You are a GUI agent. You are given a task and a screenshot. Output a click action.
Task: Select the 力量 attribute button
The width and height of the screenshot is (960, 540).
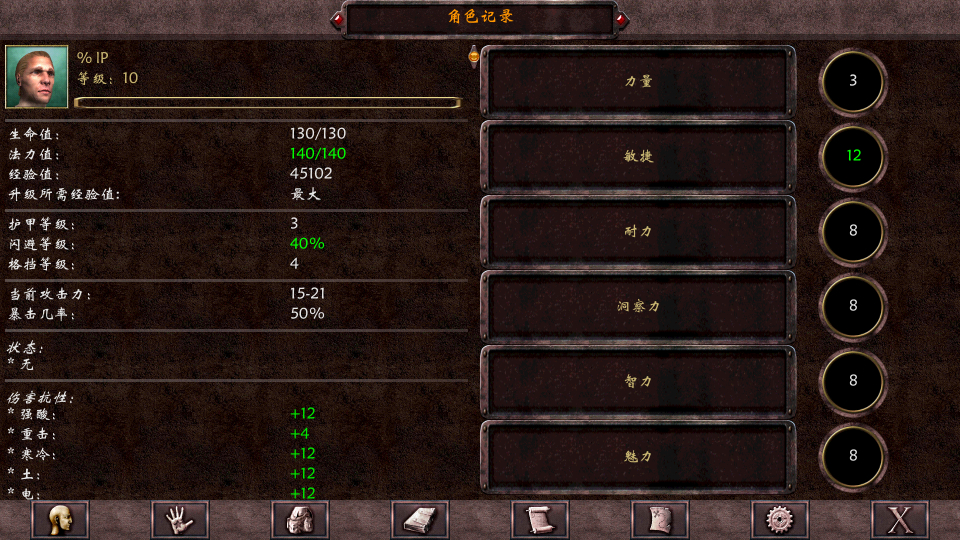tap(638, 81)
